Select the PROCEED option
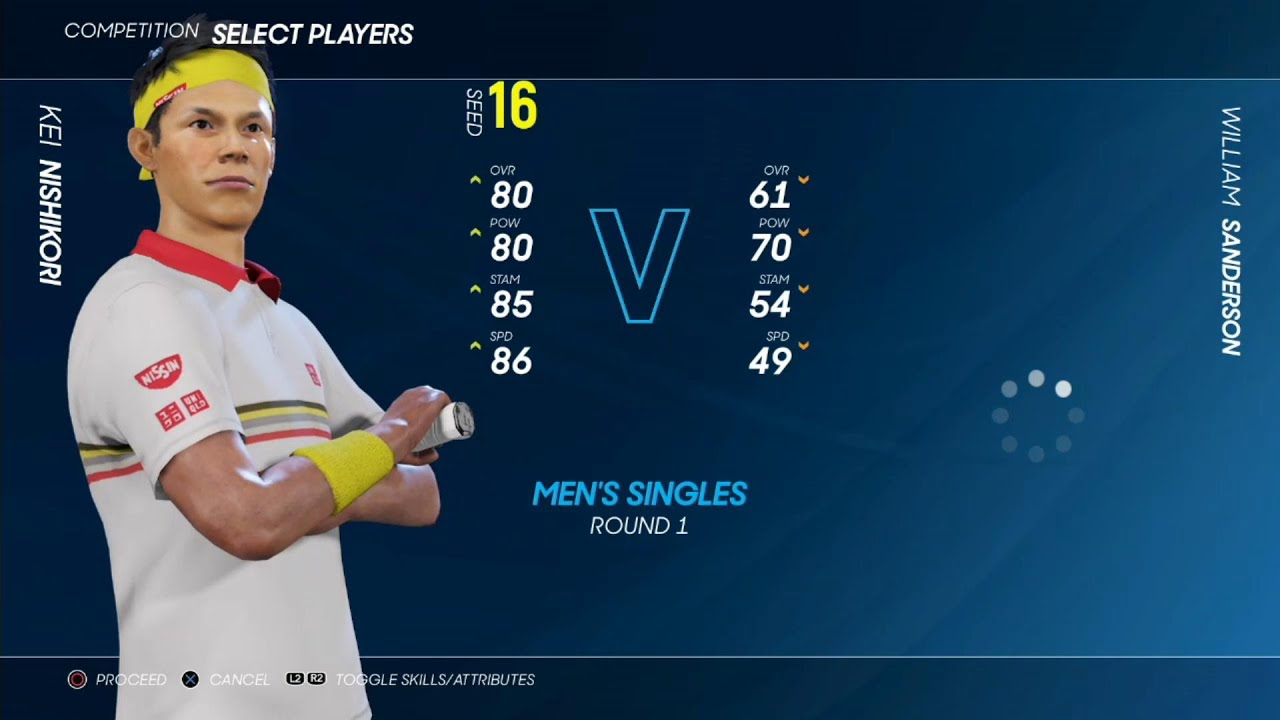Image resolution: width=1280 pixels, height=720 pixels. tap(118, 680)
